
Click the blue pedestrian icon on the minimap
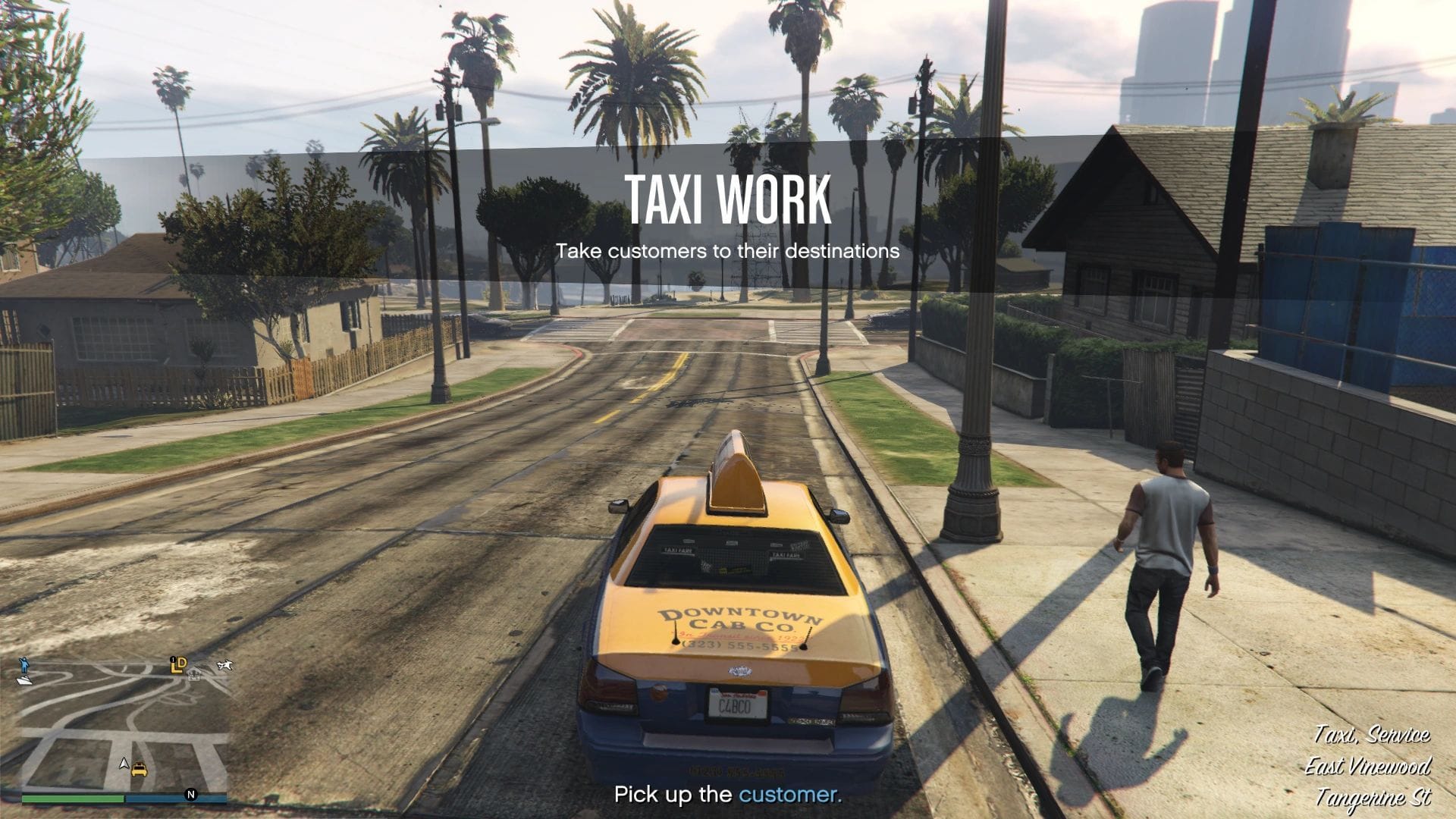click(x=24, y=665)
